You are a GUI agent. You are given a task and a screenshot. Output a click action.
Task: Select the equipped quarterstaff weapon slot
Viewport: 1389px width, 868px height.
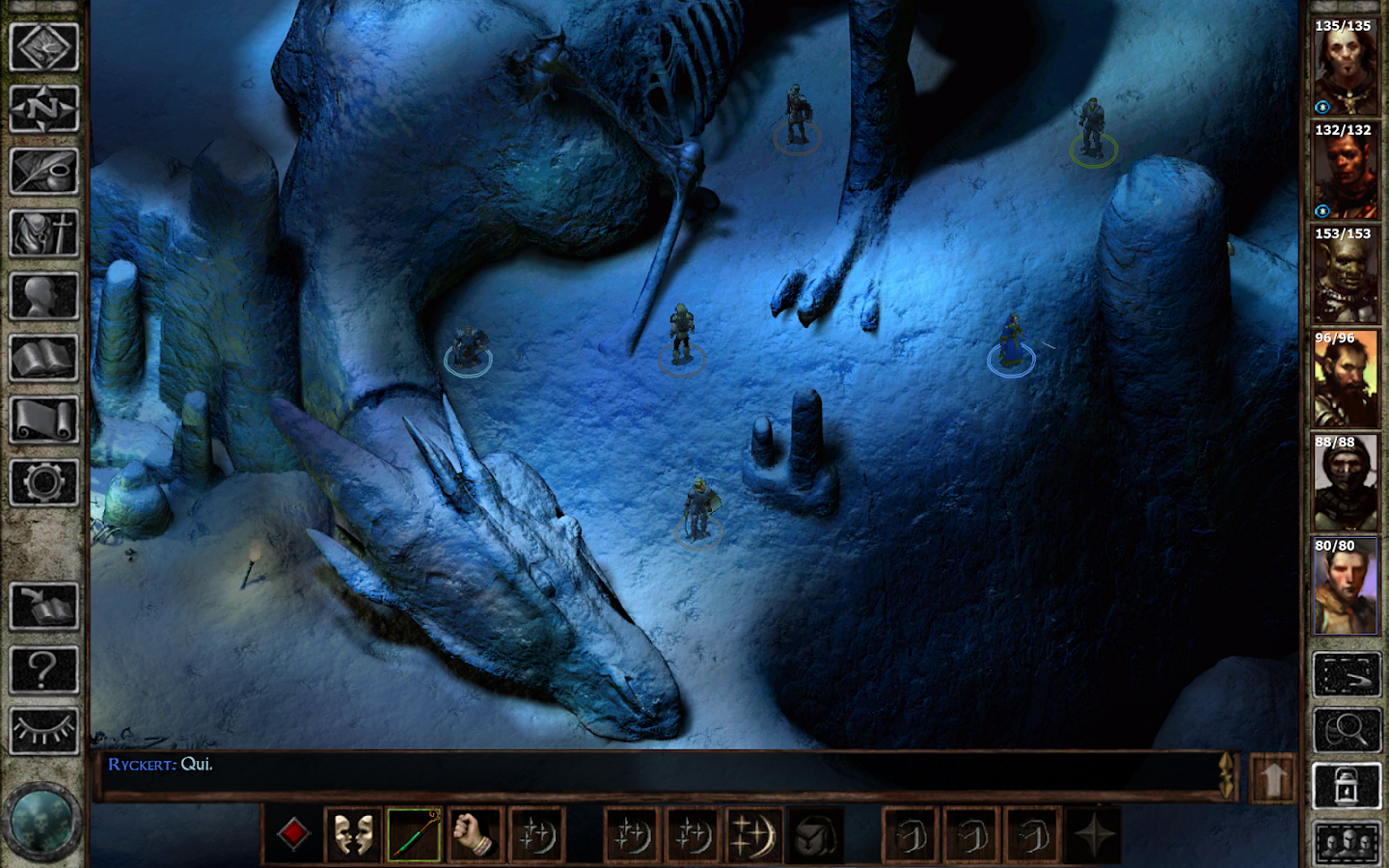415,834
